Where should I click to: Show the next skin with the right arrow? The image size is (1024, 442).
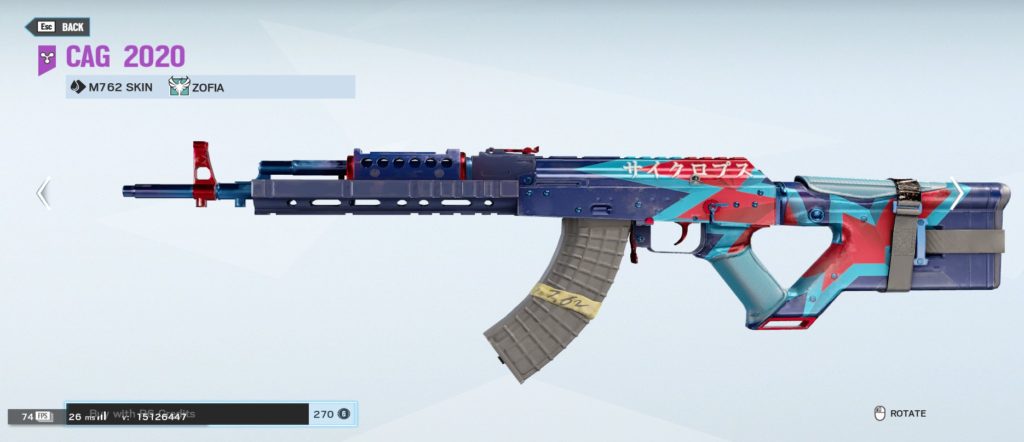[957, 194]
